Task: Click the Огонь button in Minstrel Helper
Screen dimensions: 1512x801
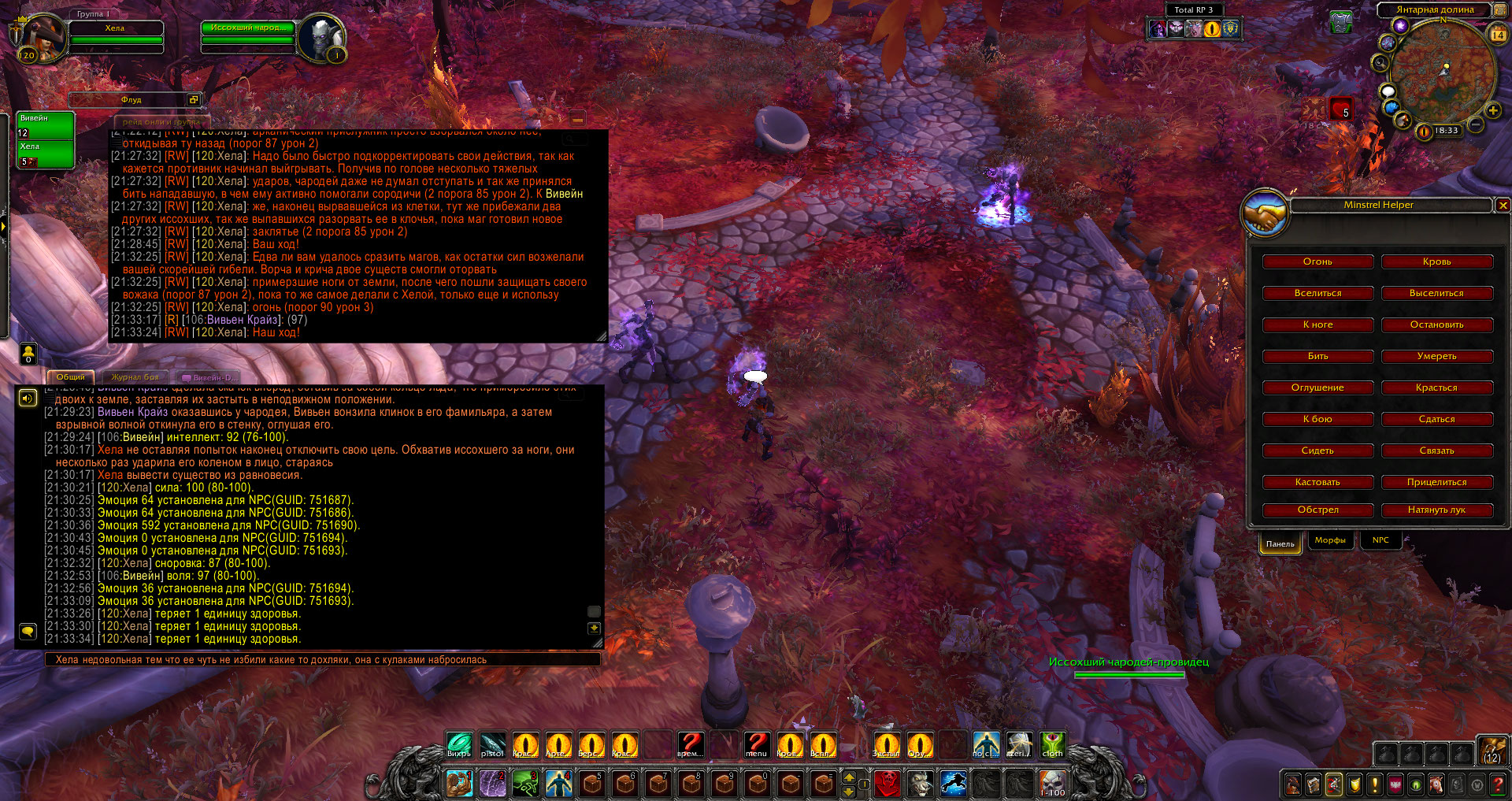Action: click(x=1317, y=261)
